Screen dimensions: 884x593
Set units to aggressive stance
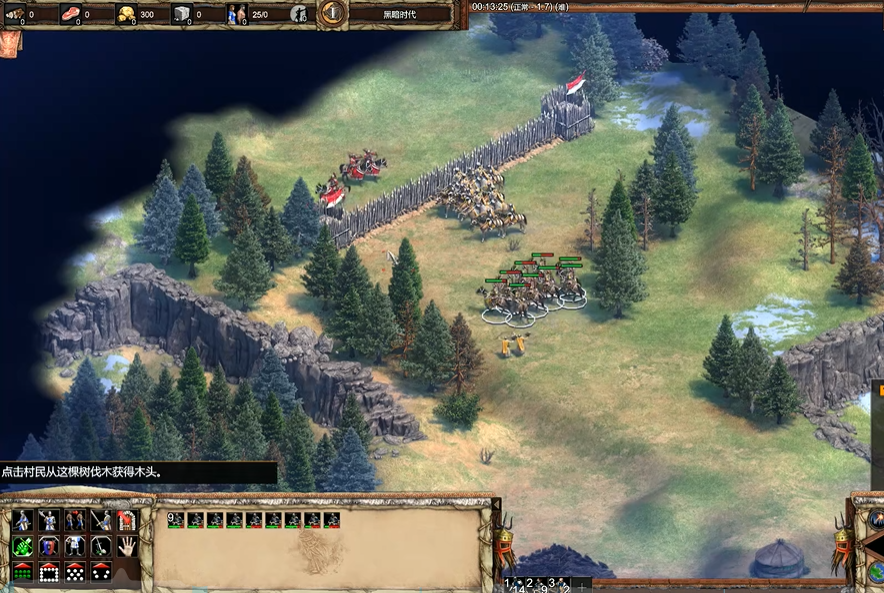point(23,520)
